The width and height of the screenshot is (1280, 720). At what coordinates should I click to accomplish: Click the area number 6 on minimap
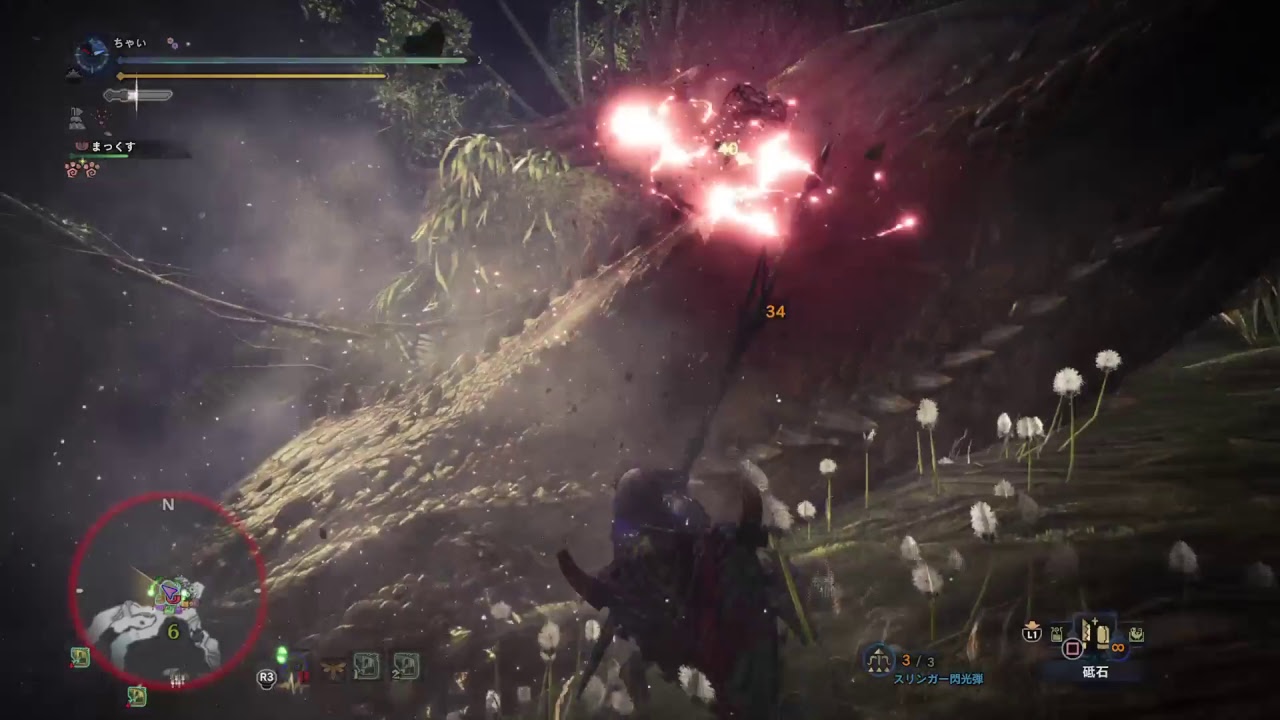coord(173,632)
